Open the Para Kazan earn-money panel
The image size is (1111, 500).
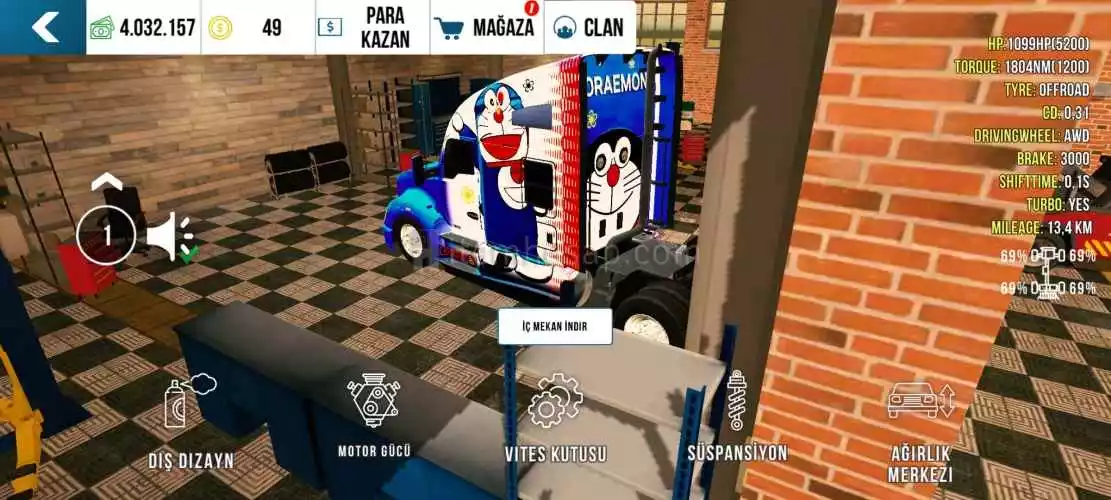tap(372, 27)
